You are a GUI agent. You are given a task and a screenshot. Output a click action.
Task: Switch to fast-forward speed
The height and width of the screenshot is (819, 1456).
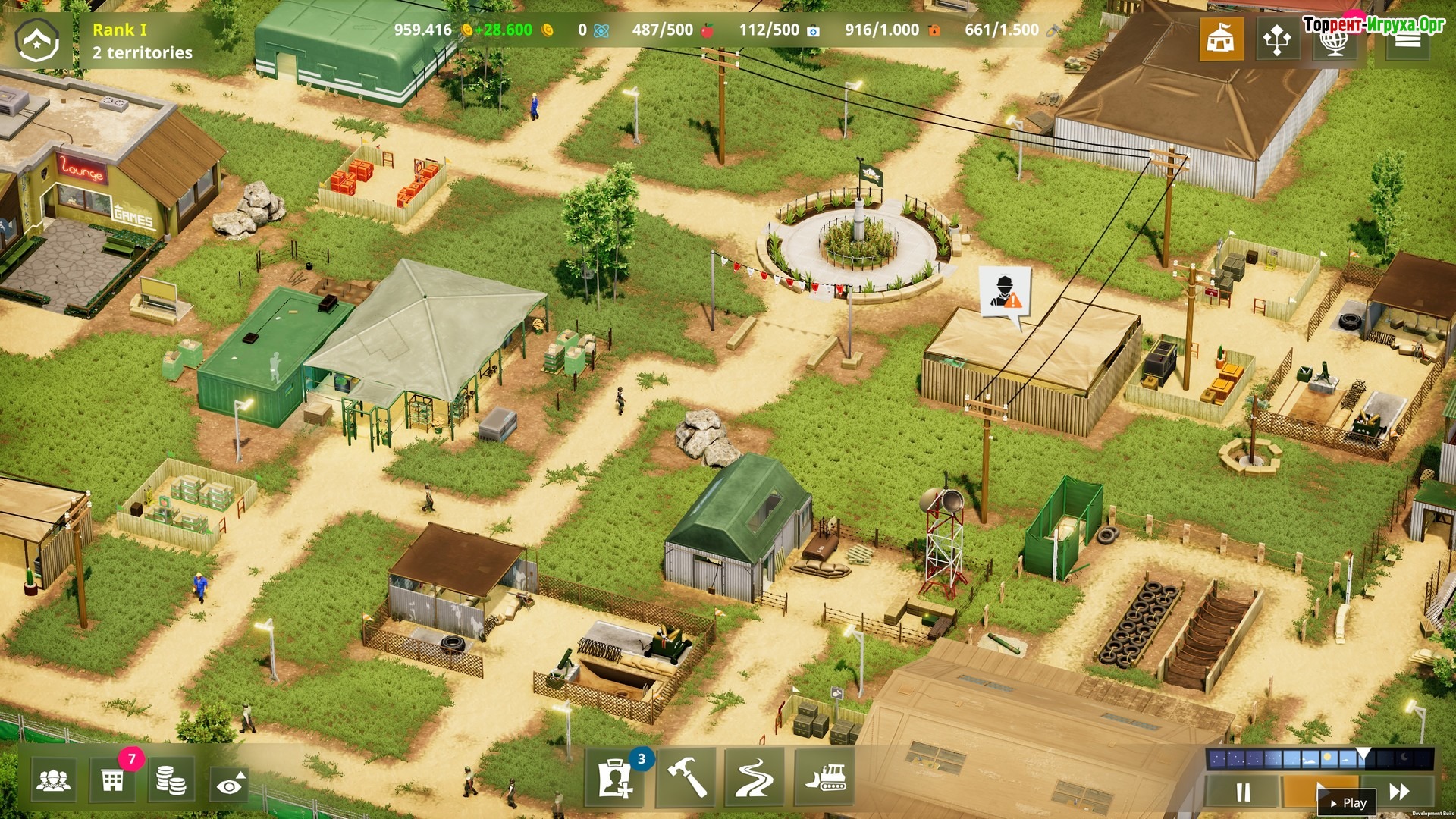1399,792
